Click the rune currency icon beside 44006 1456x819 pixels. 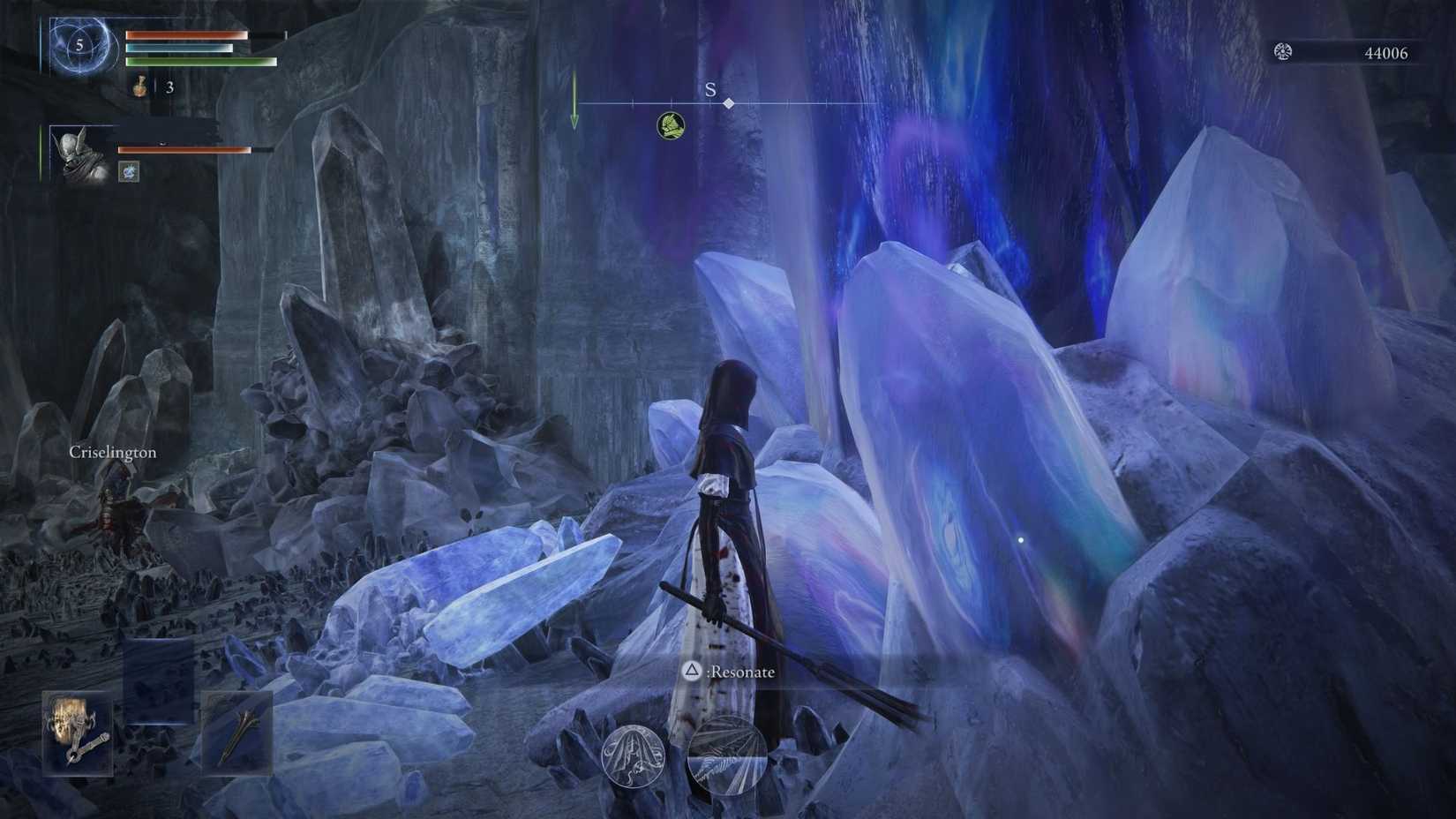click(1283, 52)
